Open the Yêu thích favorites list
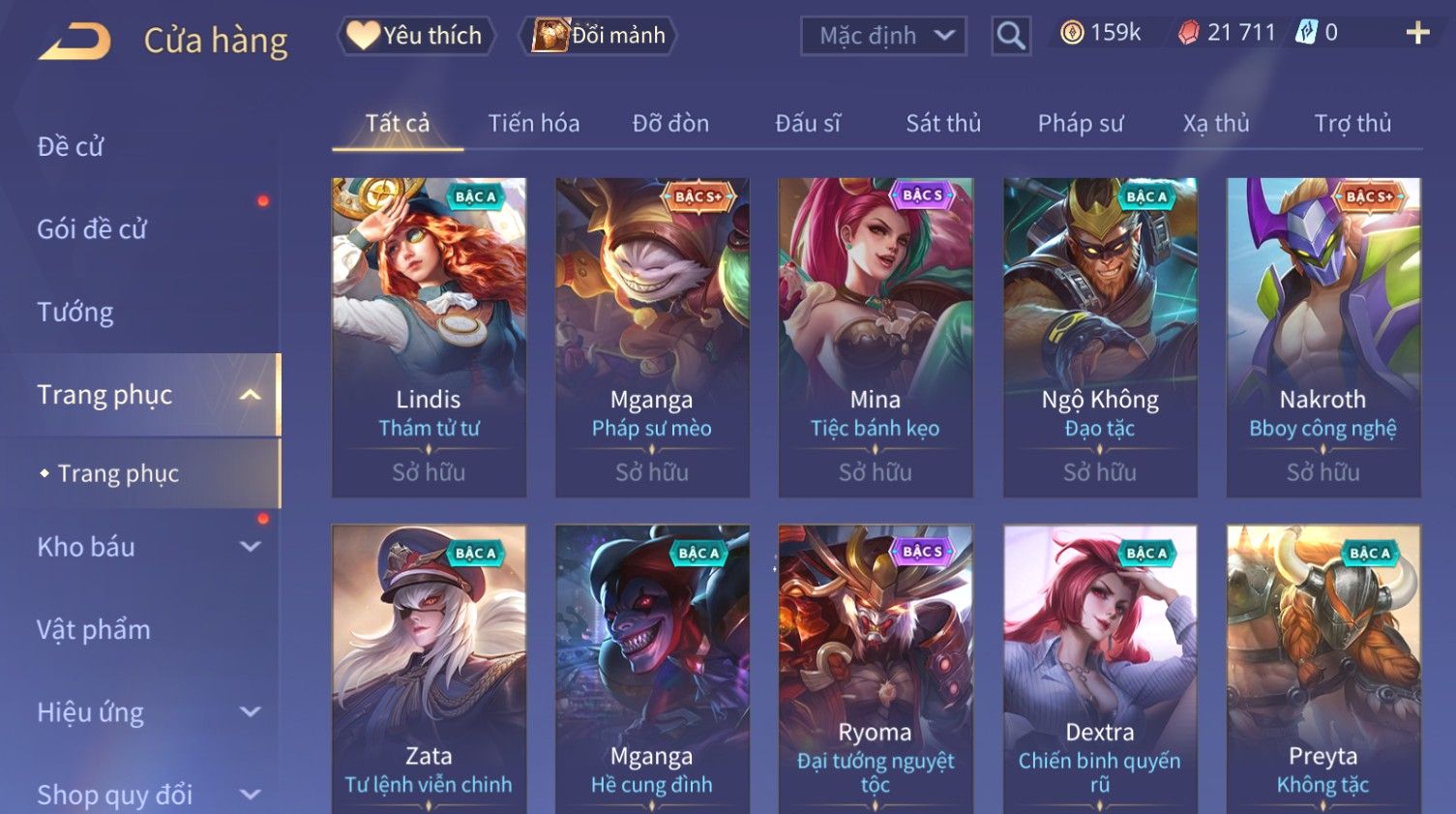 click(416, 36)
